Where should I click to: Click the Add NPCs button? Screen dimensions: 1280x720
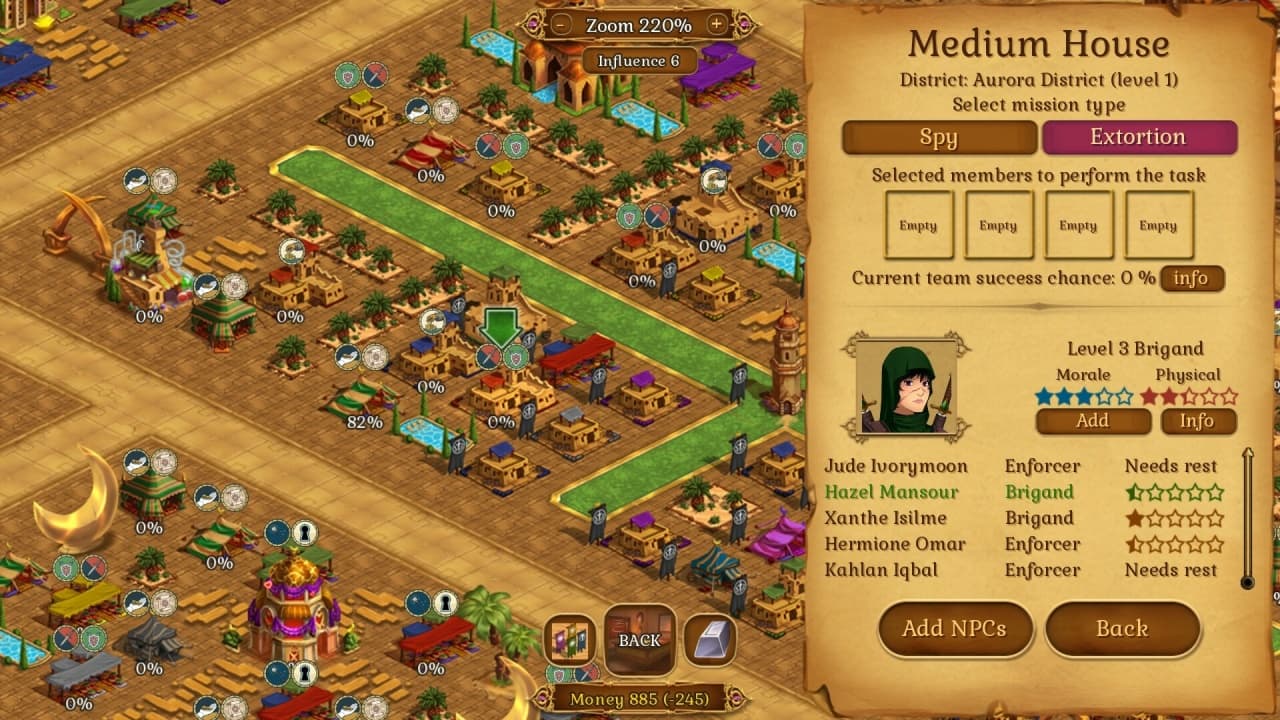pos(954,629)
